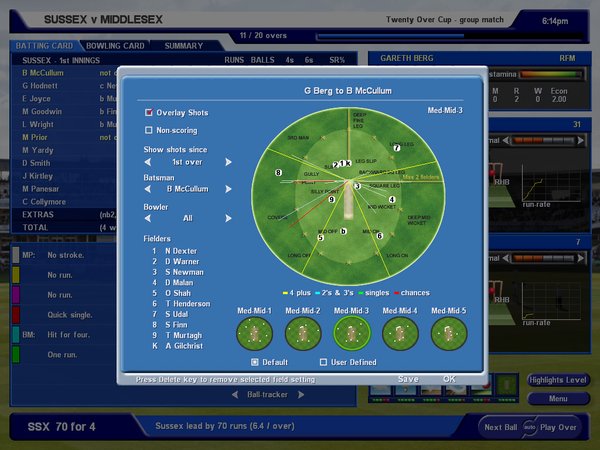Choose the Med-Mid-2 field setting
This screenshot has width=600, height=450.
pyautogui.click(x=303, y=331)
